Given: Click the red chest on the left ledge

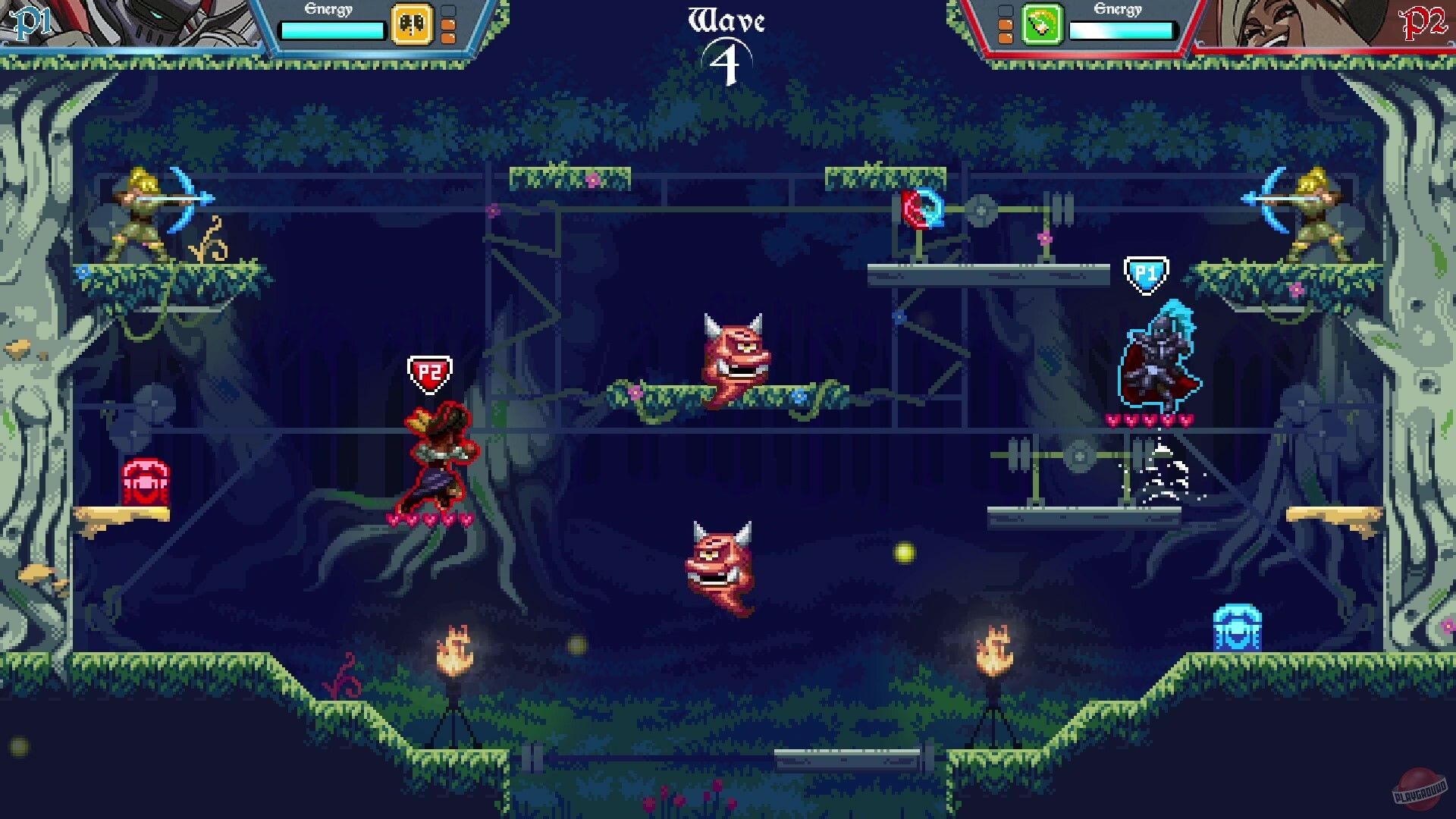Looking at the screenshot, I should [x=146, y=480].
